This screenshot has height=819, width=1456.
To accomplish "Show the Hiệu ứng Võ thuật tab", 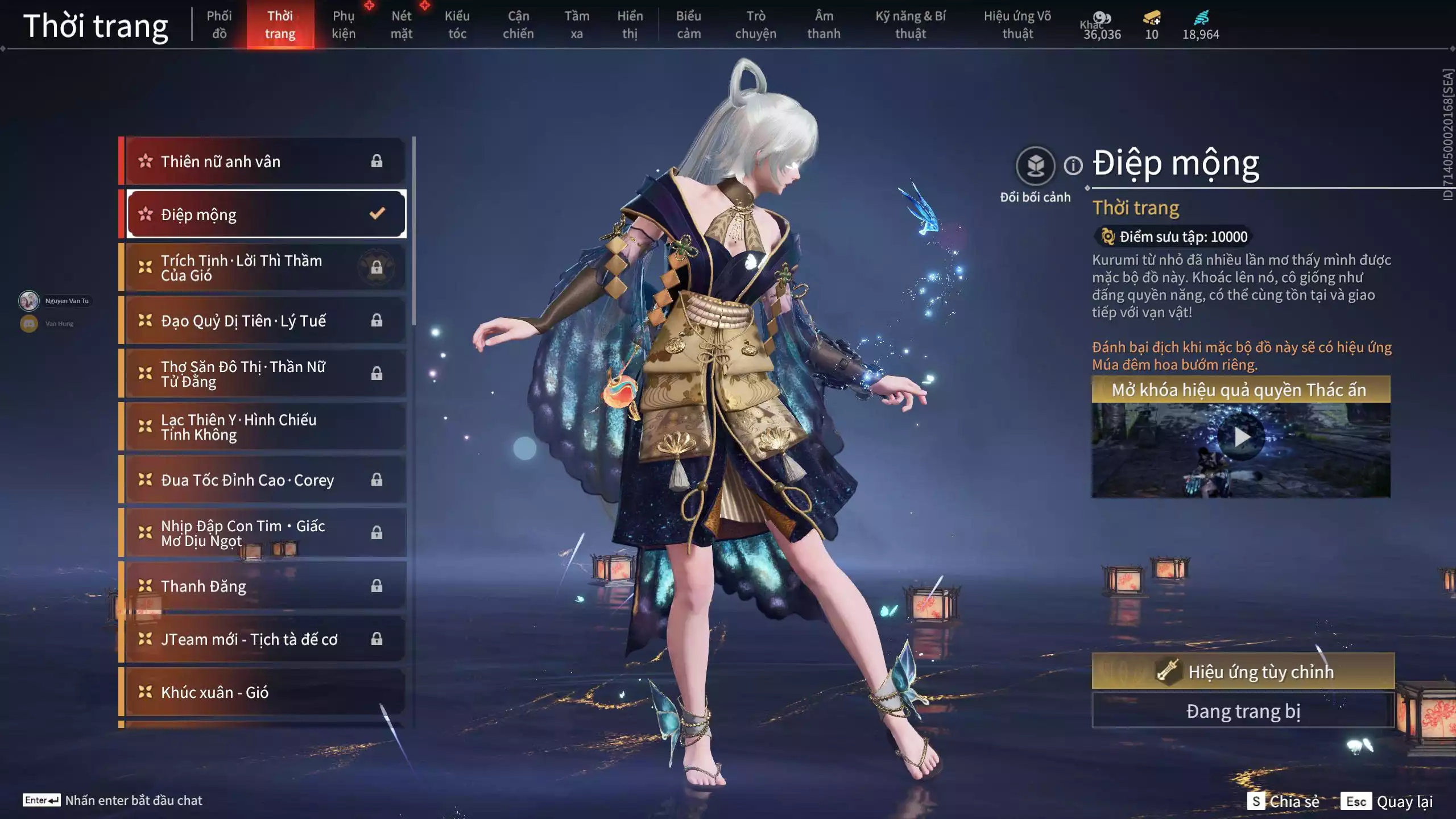I will (x=1017, y=25).
